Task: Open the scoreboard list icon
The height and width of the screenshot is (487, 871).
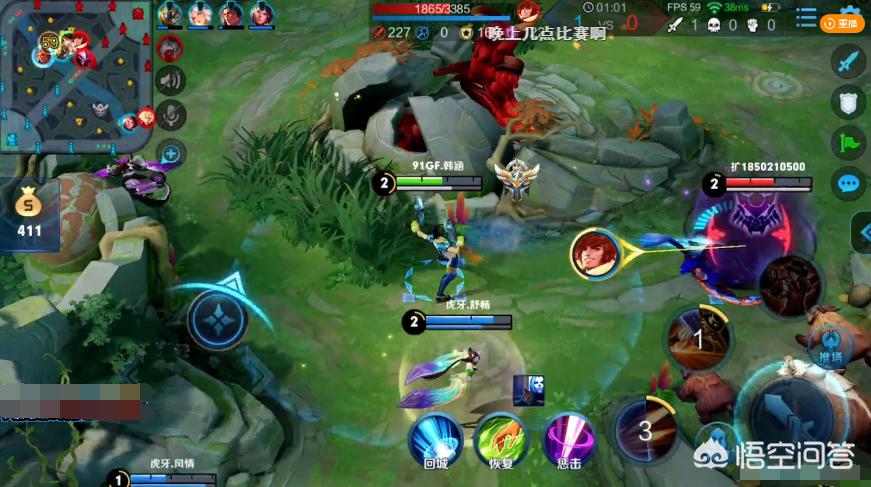Action: click(x=807, y=17)
